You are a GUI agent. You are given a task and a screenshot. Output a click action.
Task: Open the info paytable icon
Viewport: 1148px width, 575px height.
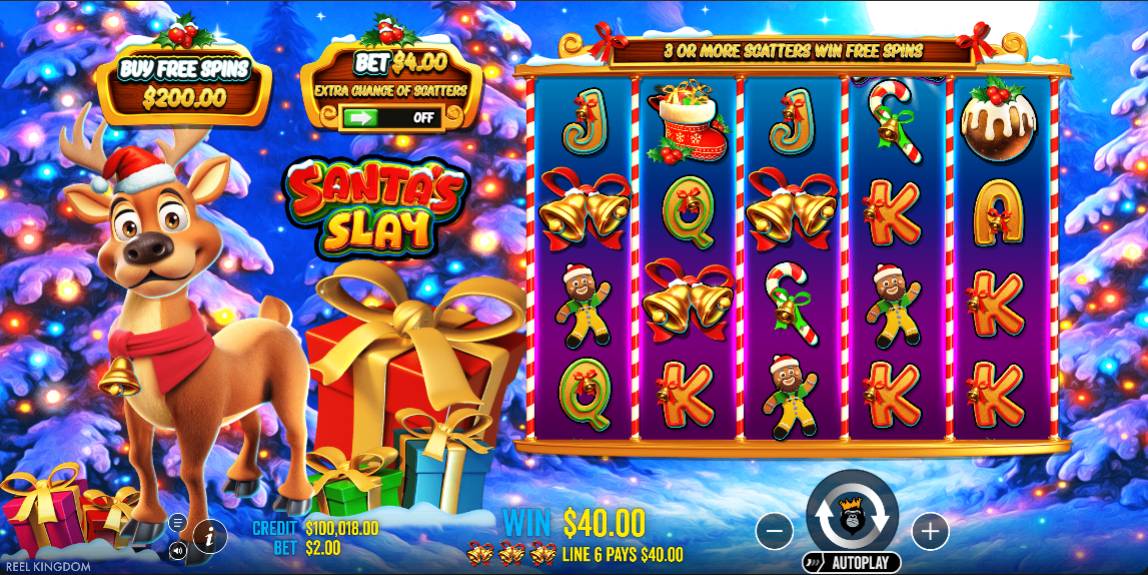209,535
